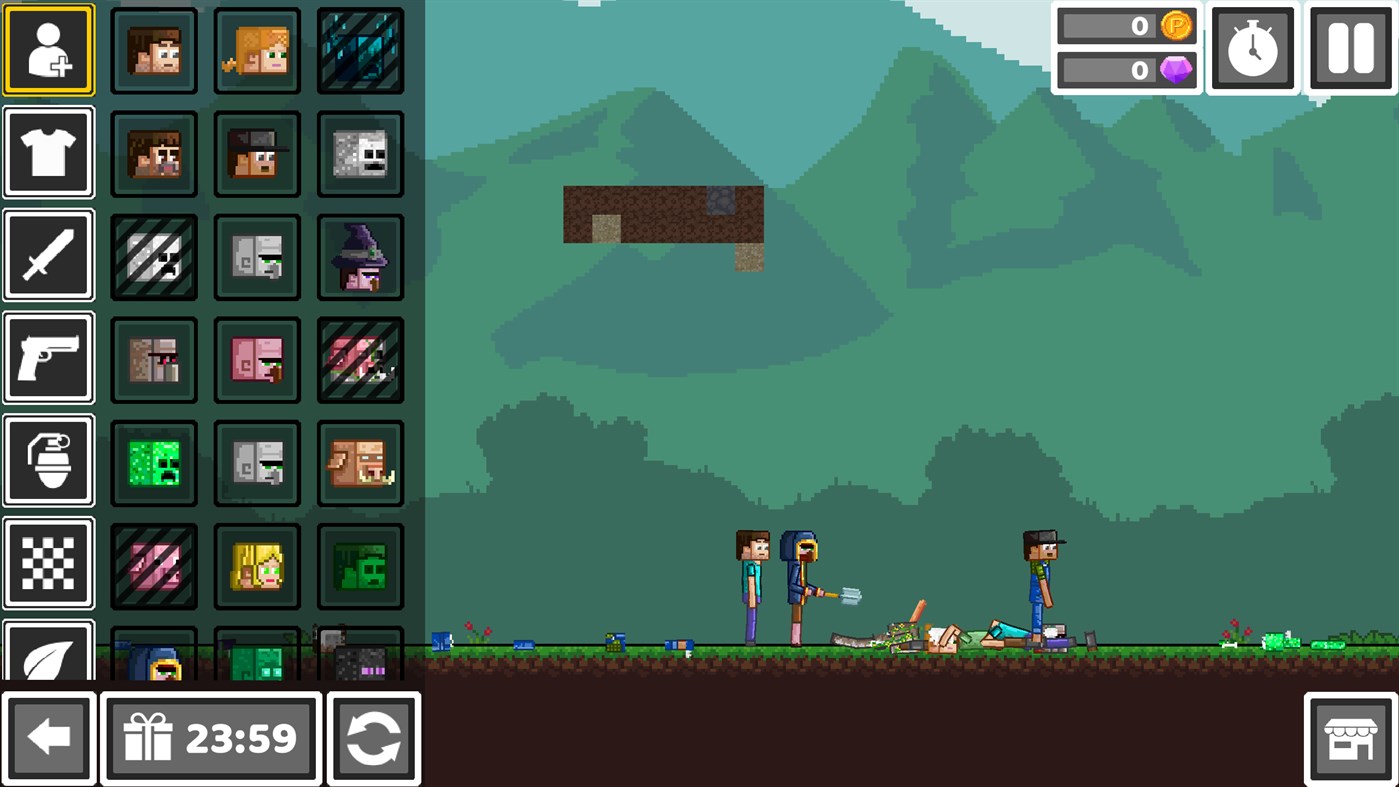Open the in-game shop

[x=1350, y=738]
